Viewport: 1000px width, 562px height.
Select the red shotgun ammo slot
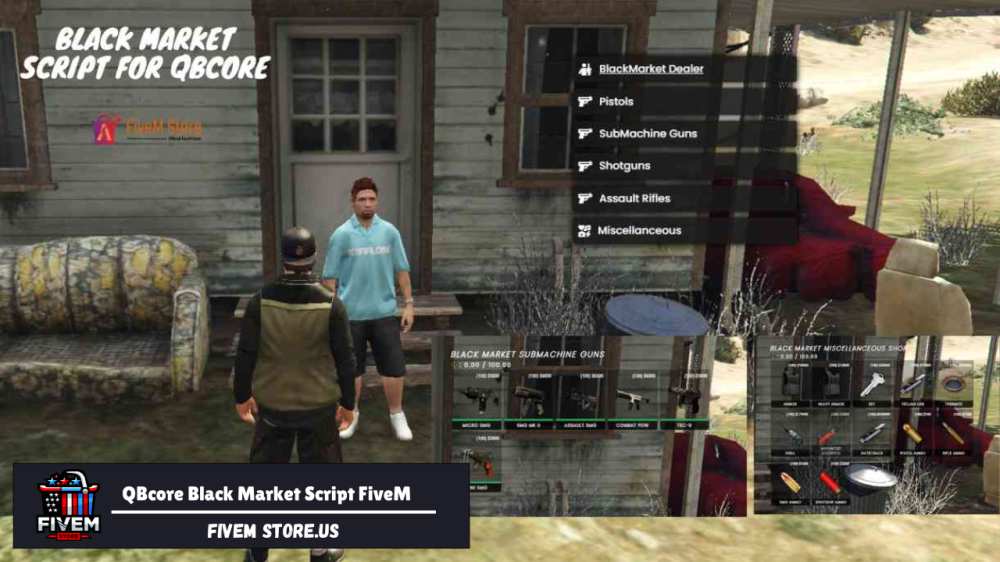pos(829,482)
